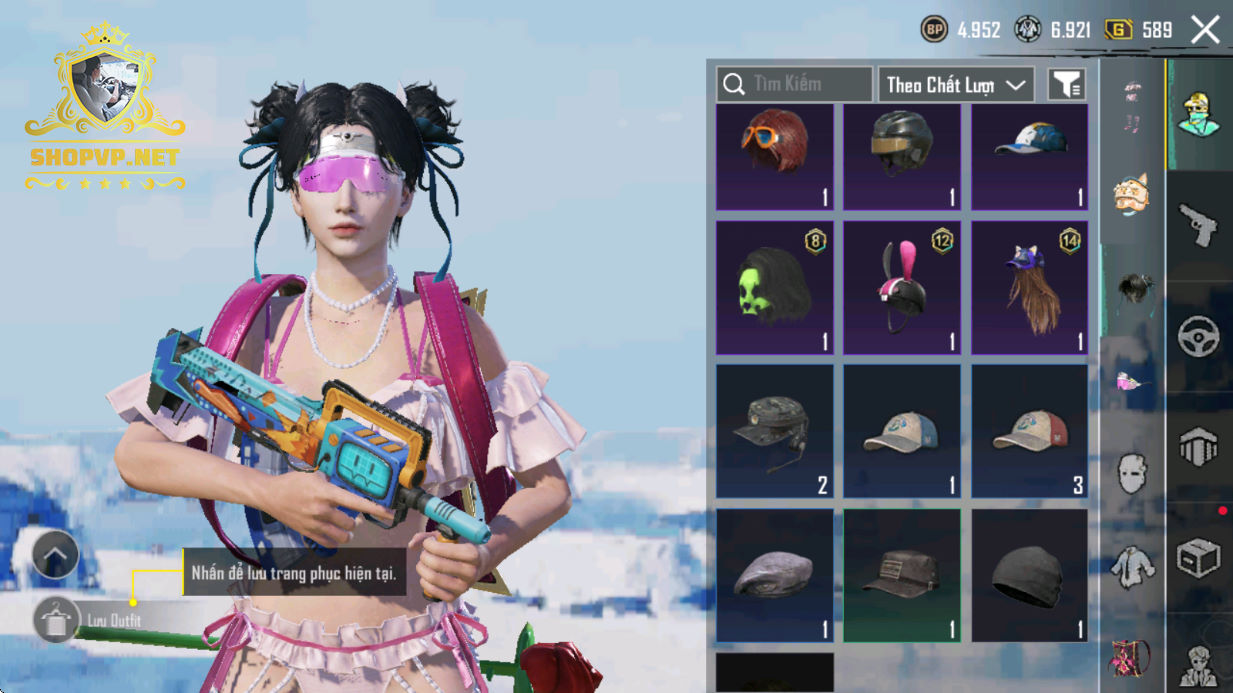Select the black military cap with flag patch

(x=902, y=575)
